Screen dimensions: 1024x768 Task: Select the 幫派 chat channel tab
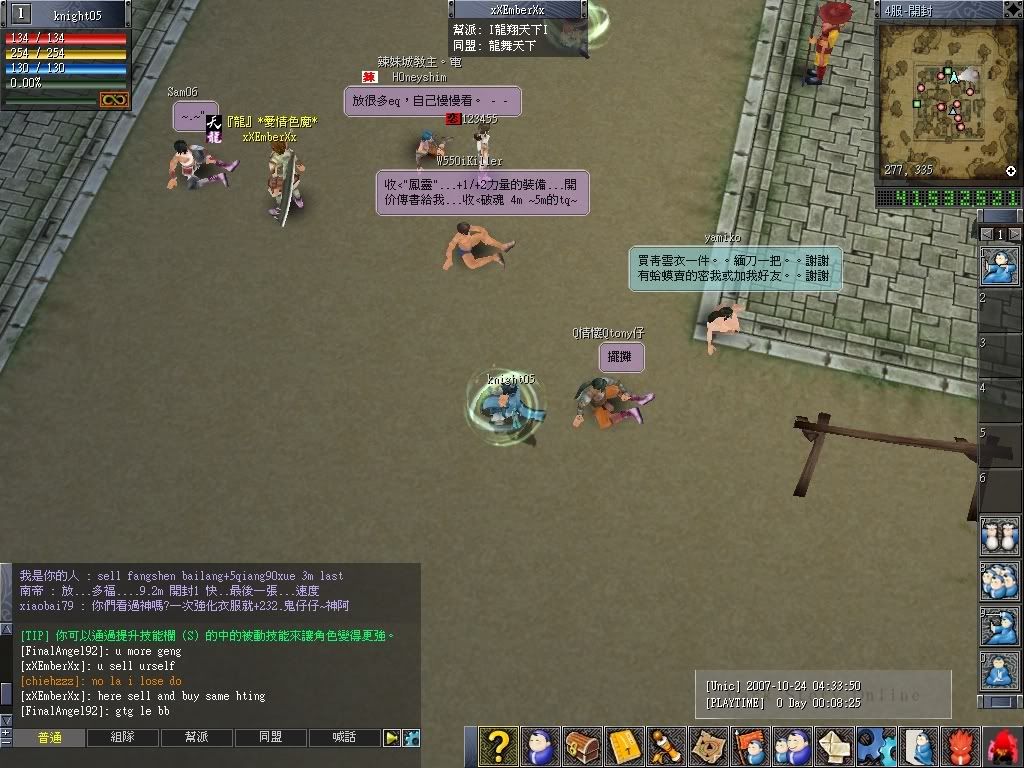pyautogui.click(x=197, y=738)
